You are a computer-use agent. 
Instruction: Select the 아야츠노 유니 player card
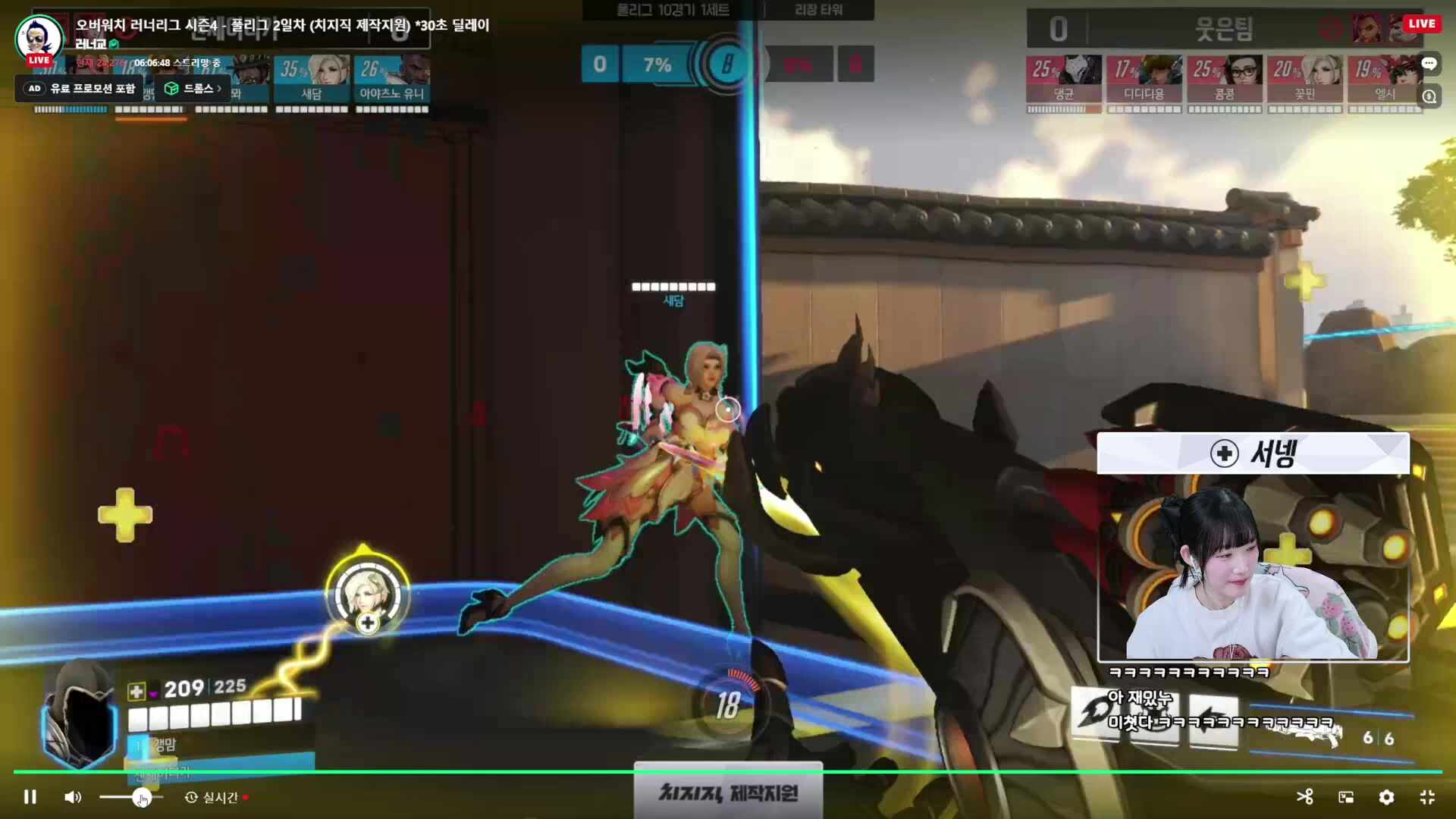tap(392, 78)
